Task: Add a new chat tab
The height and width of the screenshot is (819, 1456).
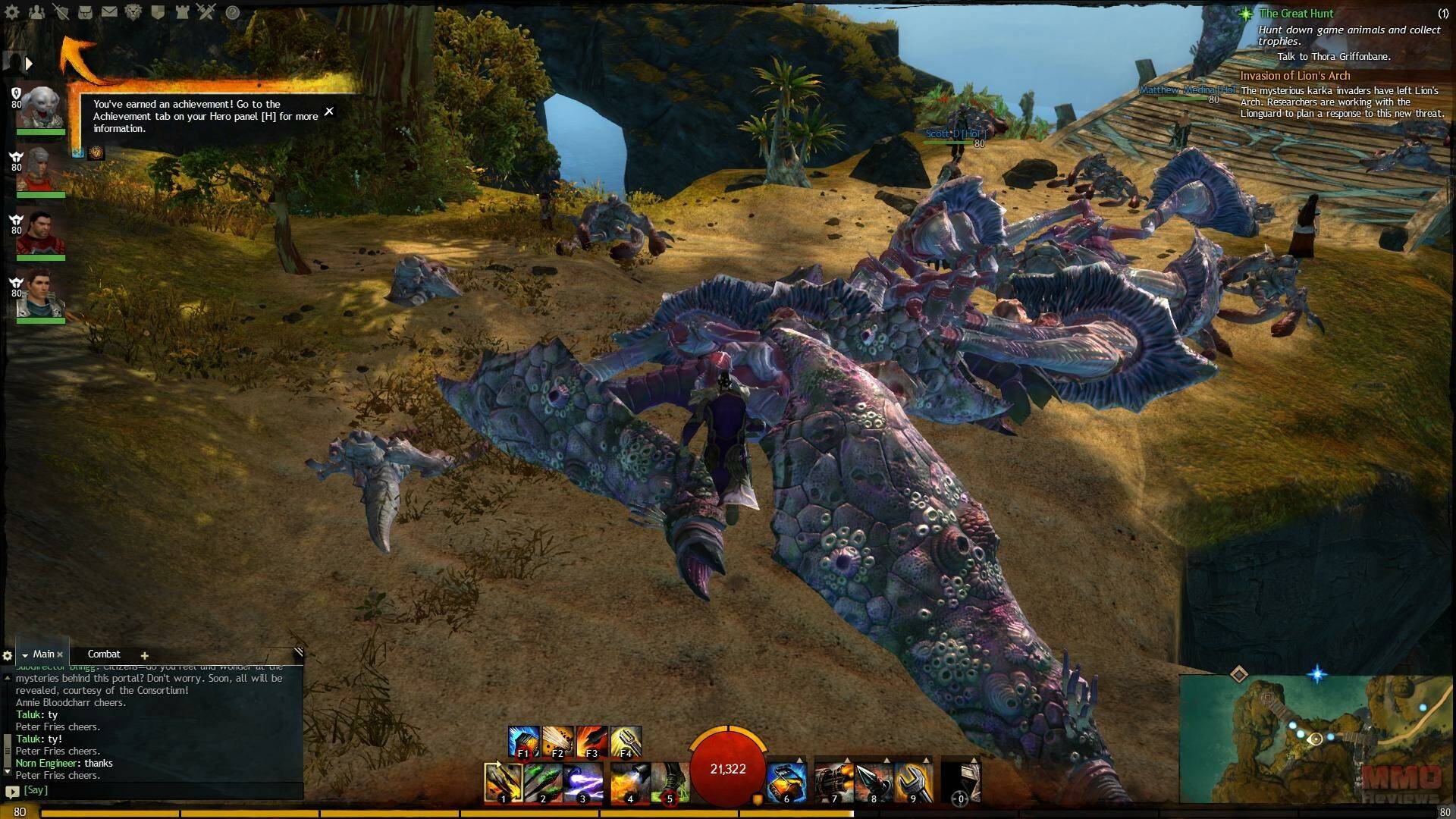Action: pos(144,655)
